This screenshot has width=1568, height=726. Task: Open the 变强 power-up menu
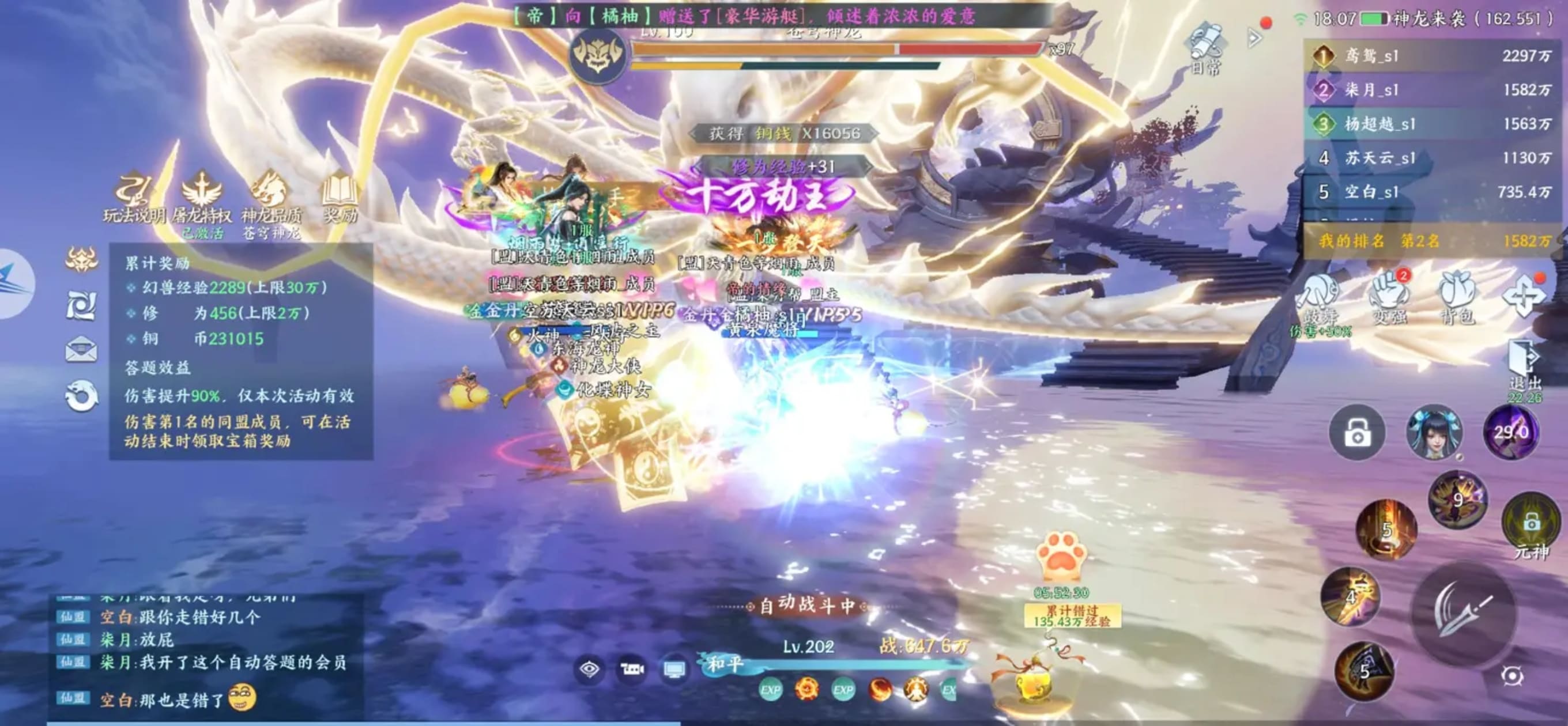click(1389, 298)
